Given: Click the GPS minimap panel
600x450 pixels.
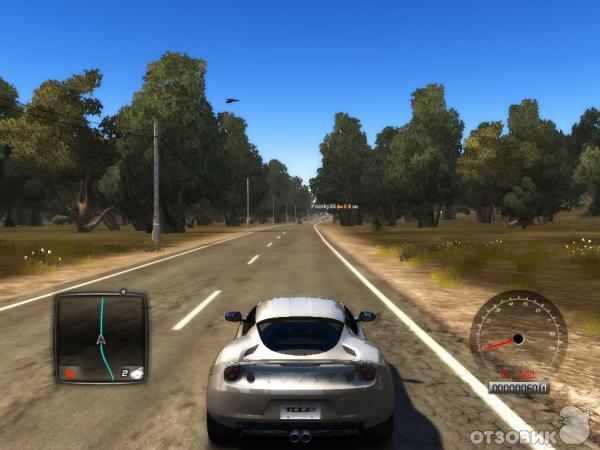Looking at the screenshot, I should click(100, 337).
